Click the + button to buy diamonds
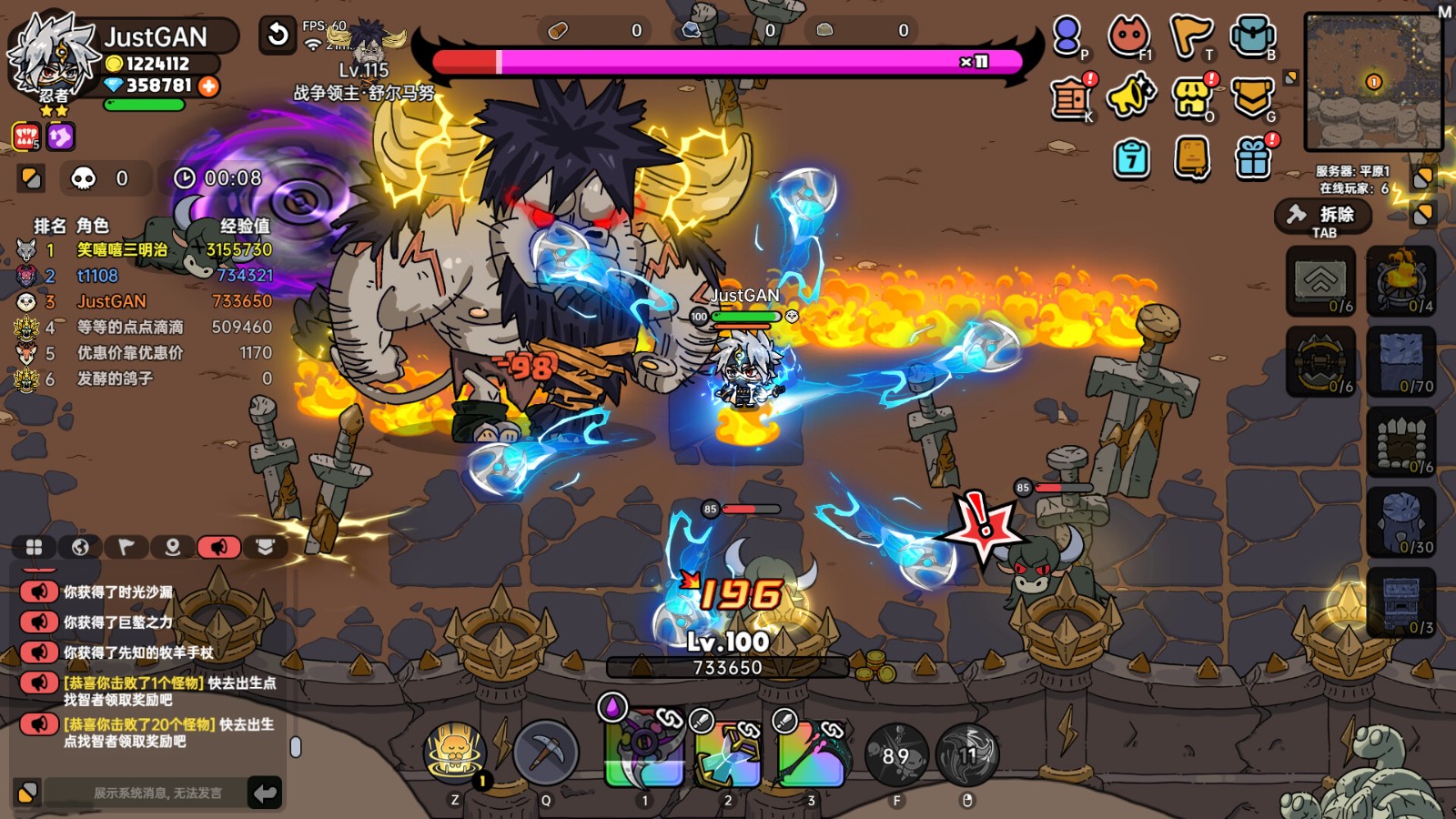Viewport: 1456px width, 819px height. 210,88
